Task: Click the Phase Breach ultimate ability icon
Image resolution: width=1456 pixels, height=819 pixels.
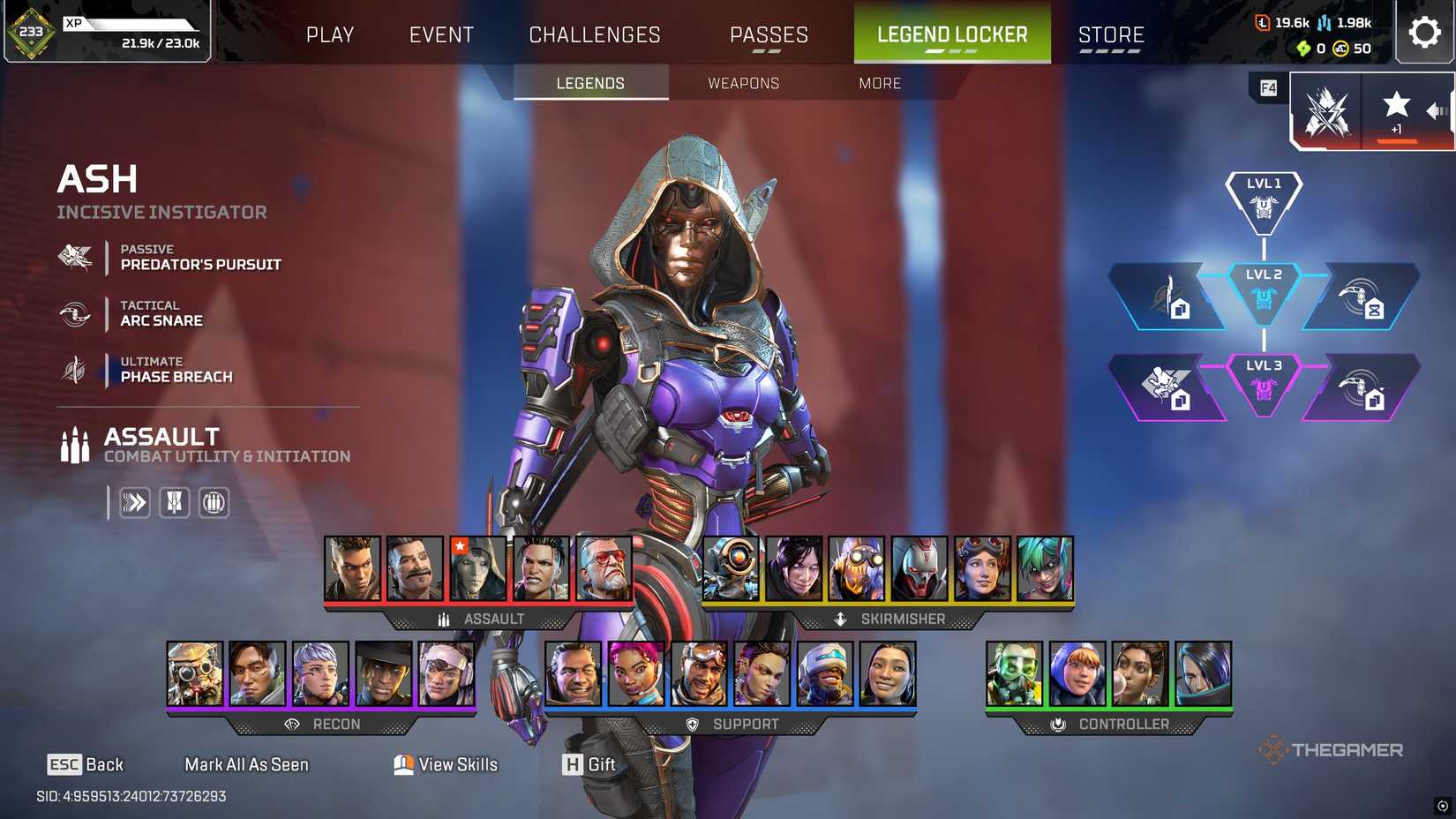Action: click(x=75, y=370)
